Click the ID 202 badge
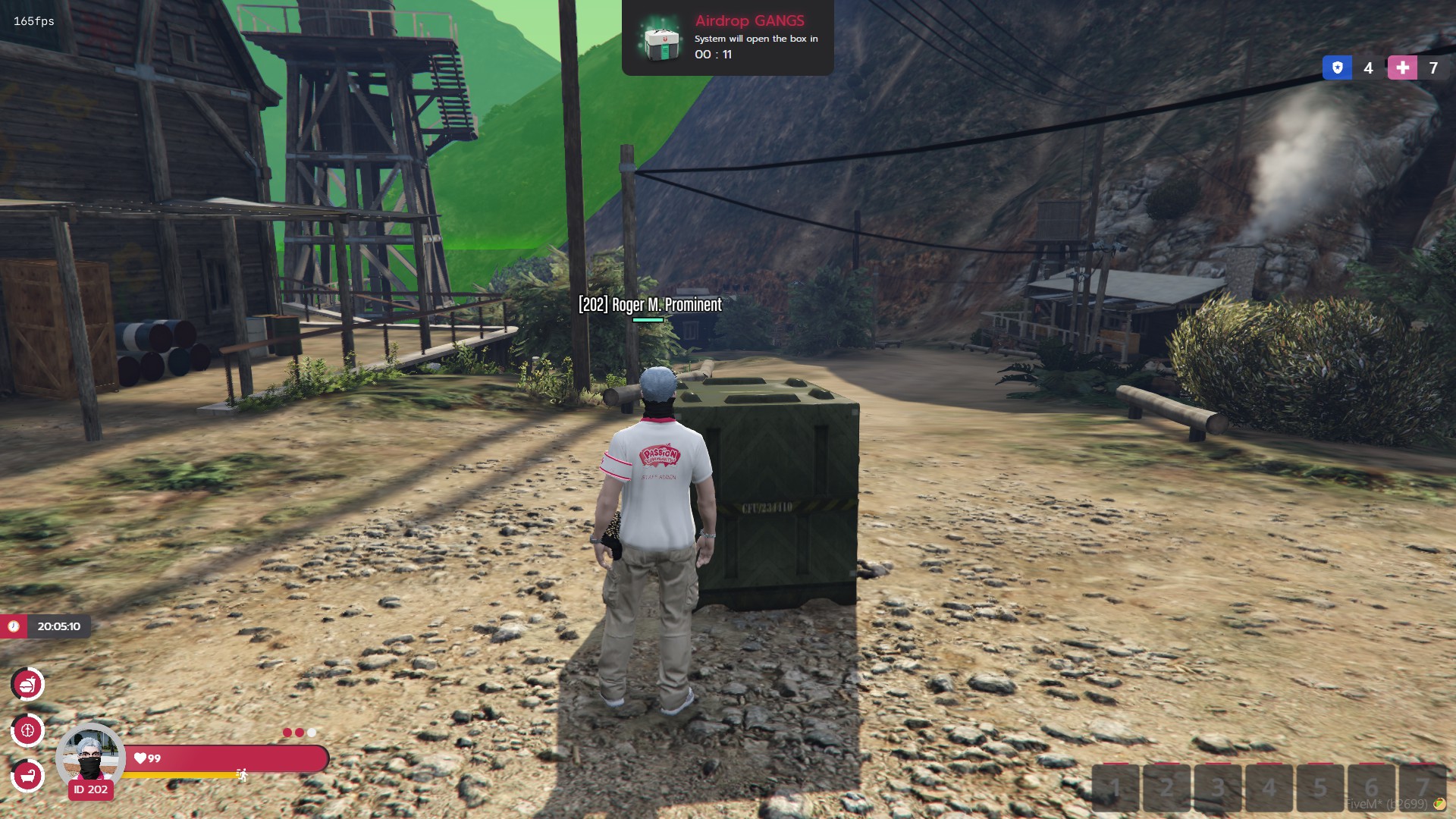 (x=91, y=789)
